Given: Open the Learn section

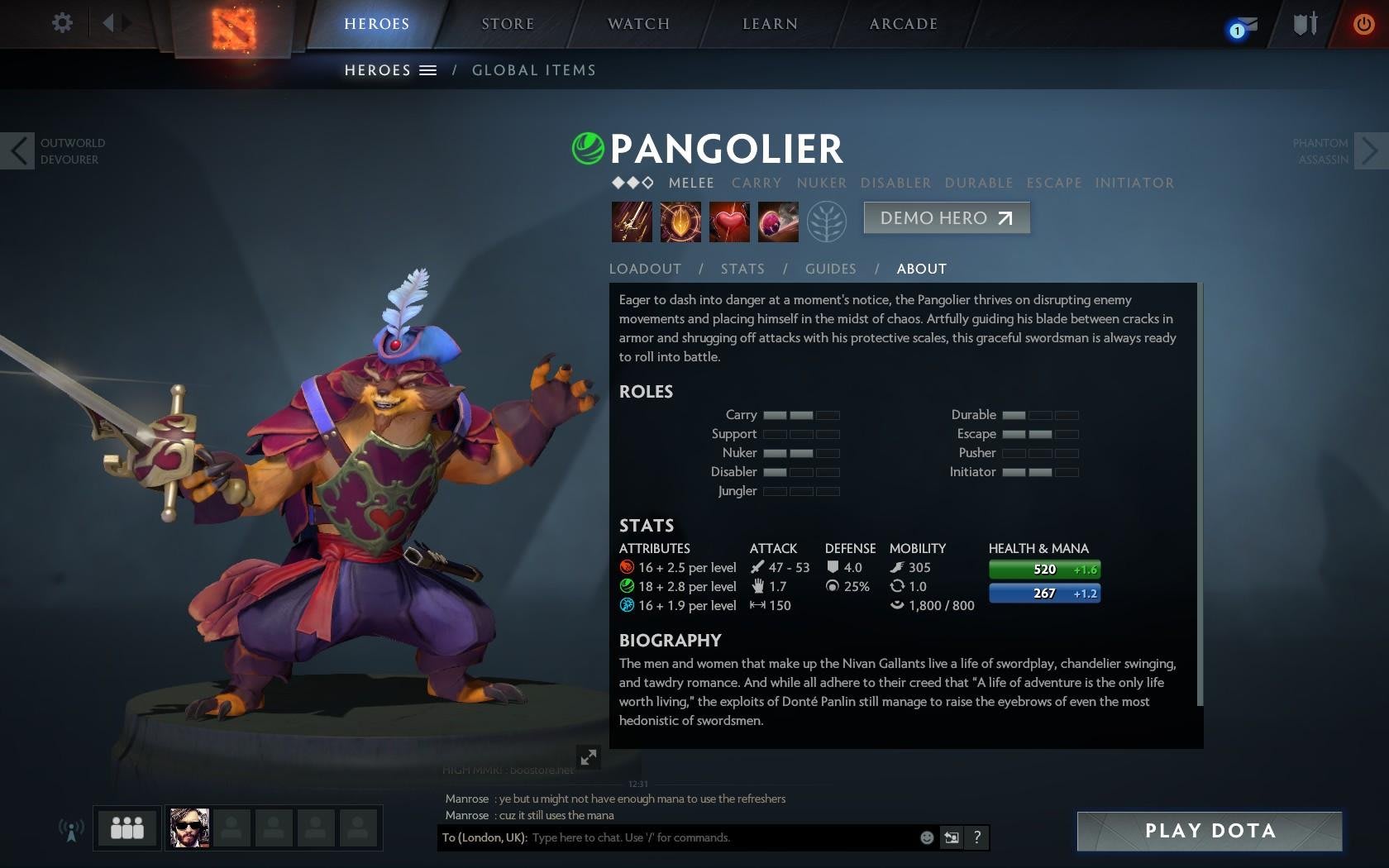Looking at the screenshot, I should coord(770,24).
